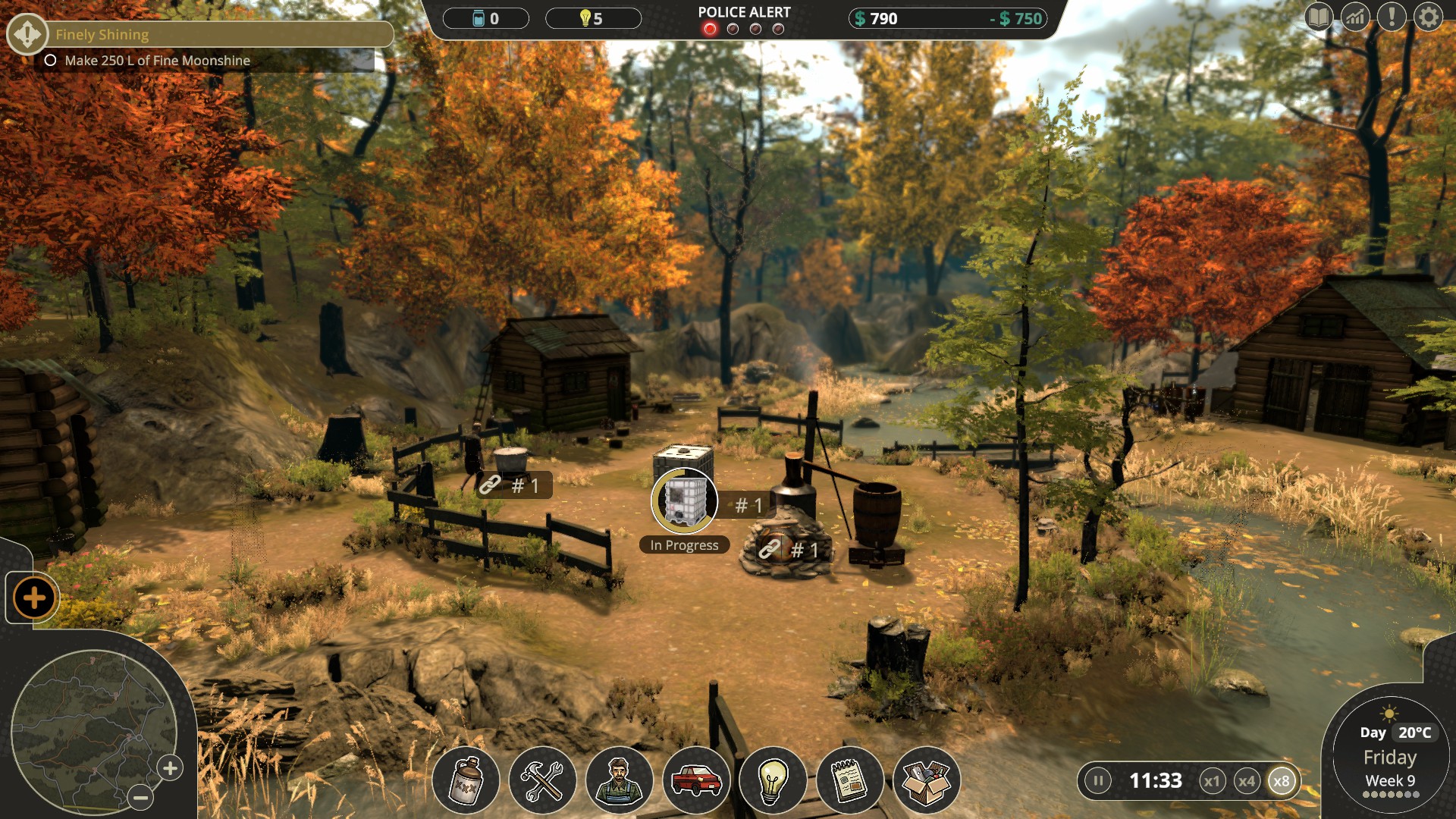Open the build tools menu

(x=542, y=780)
